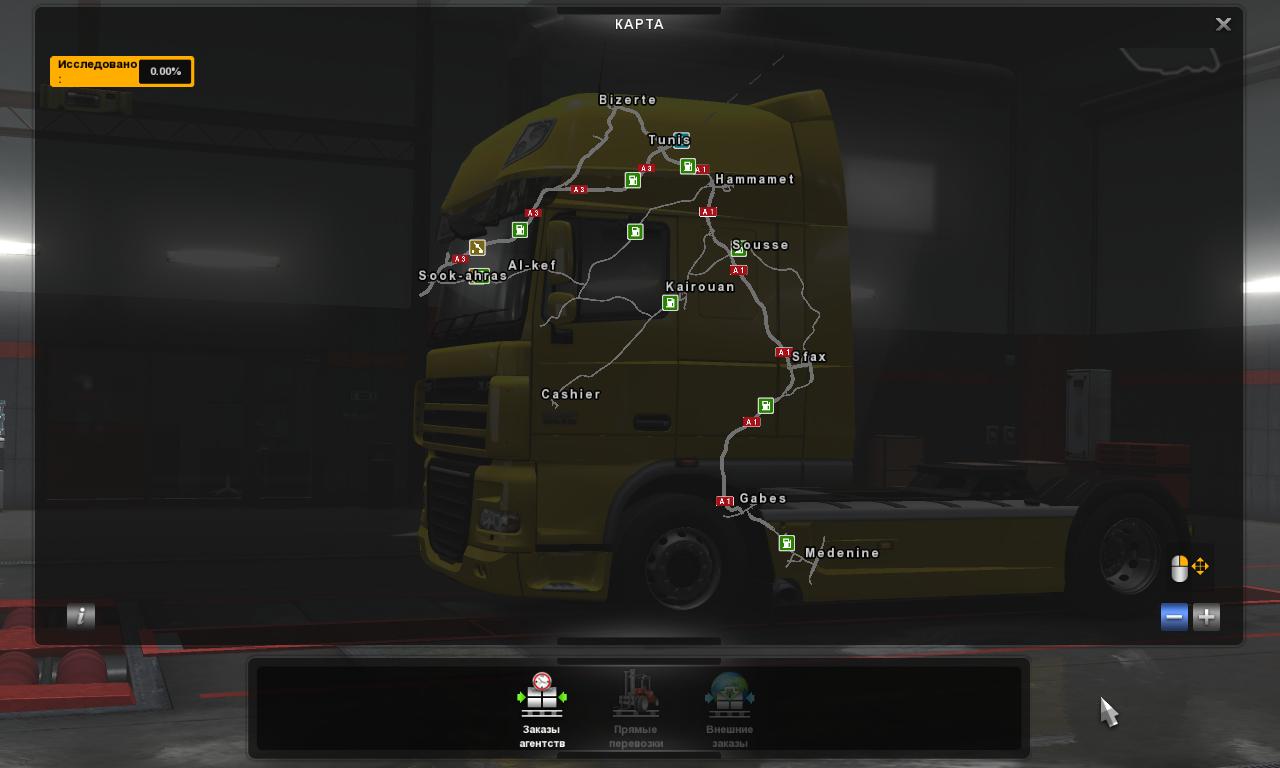Screen dimensions: 1280x768
Task: Click the service wrench marker near Sook-ahras
Action: 477,247
